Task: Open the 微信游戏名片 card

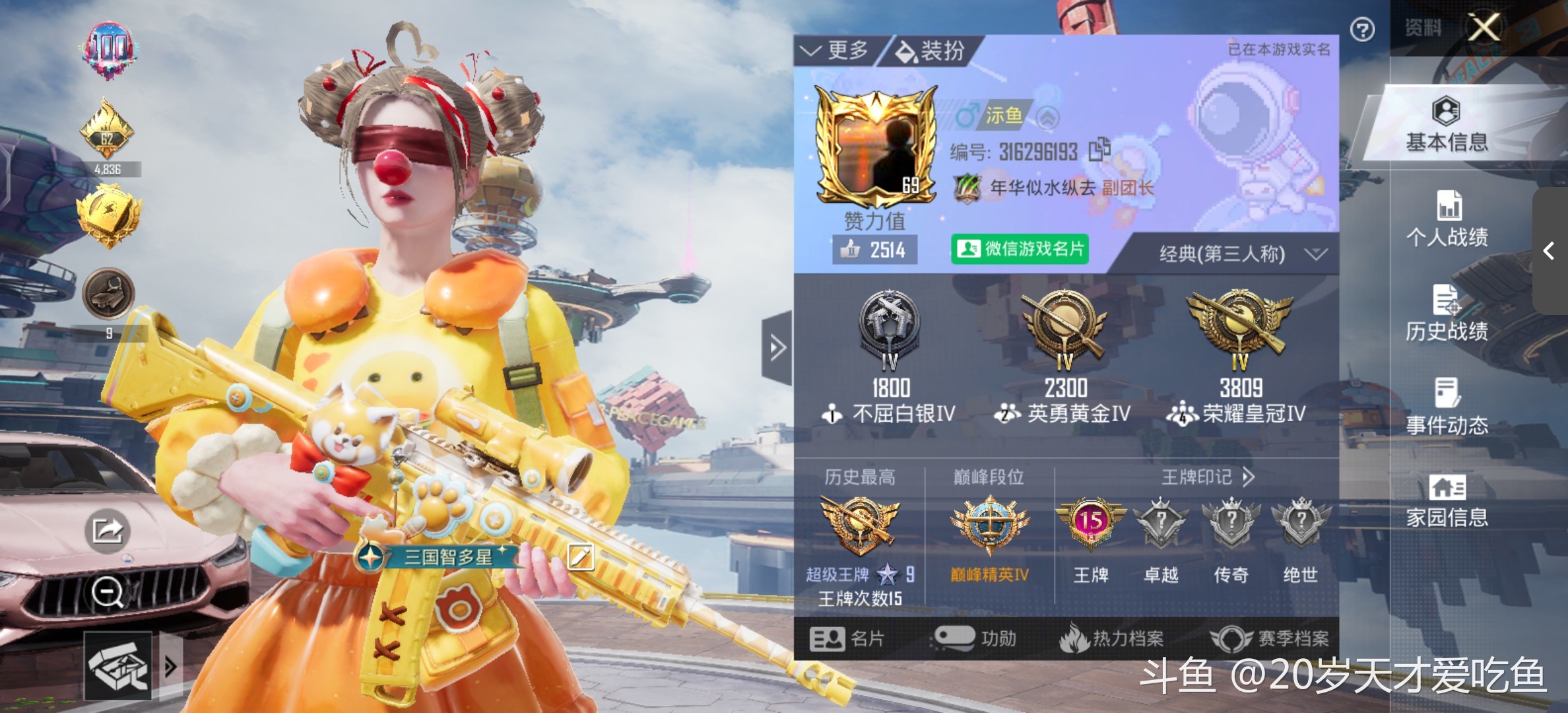Action: coord(1020,249)
